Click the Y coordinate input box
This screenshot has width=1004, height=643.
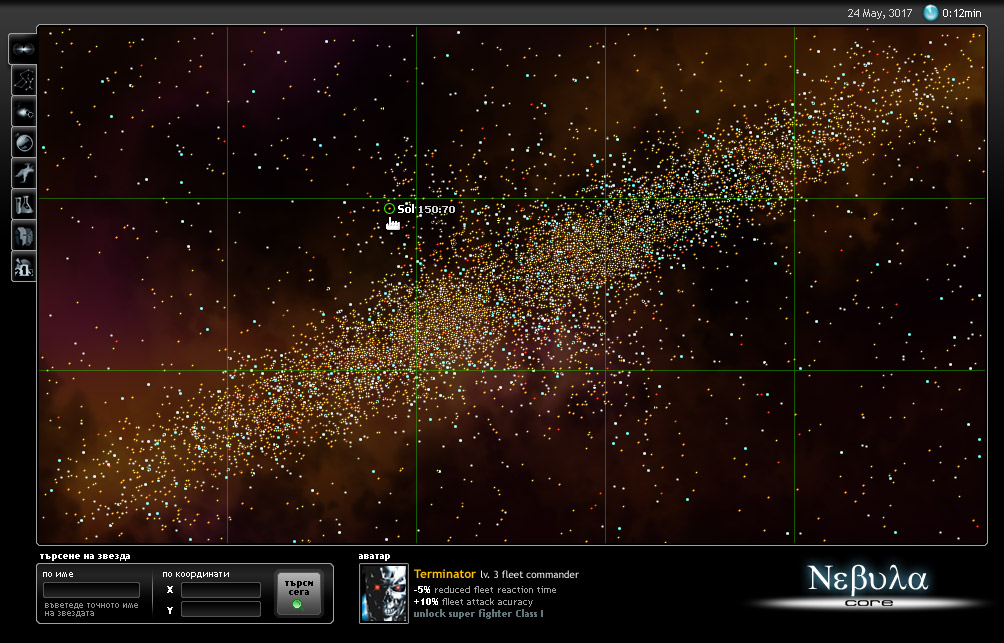click(x=220, y=609)
